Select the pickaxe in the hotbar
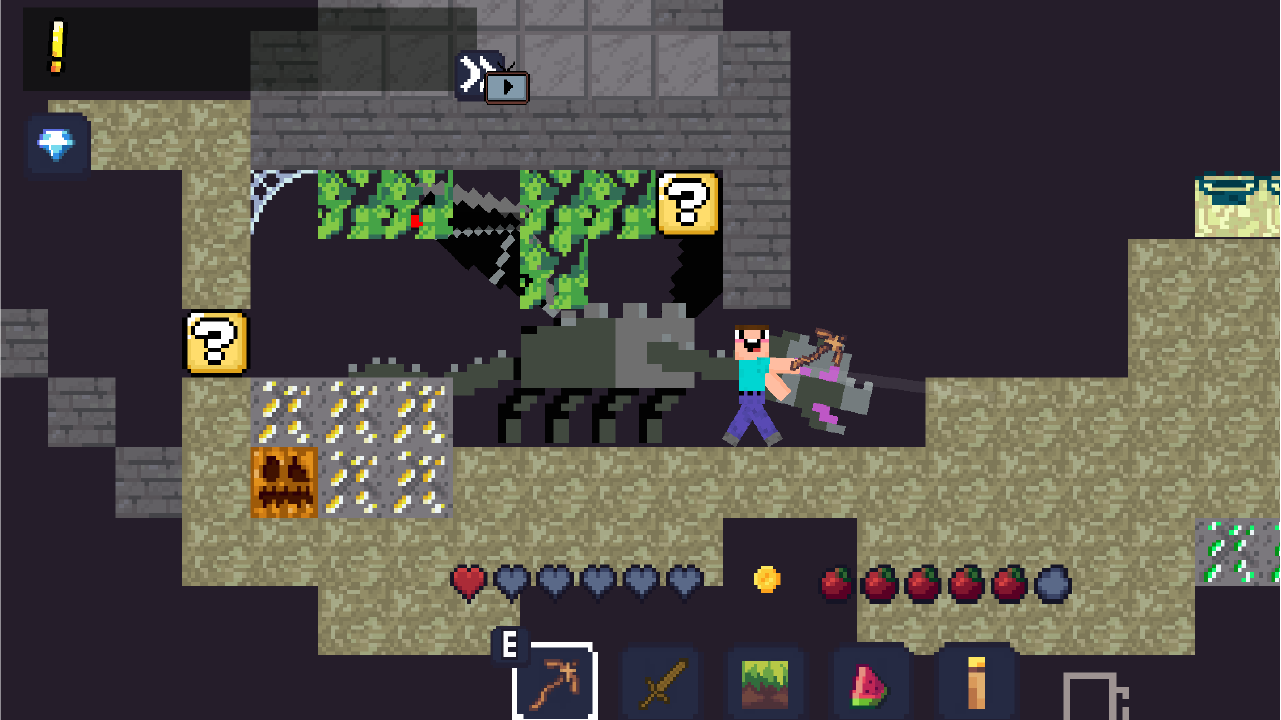The image size is (1281, 720). [x=554, y=684]
